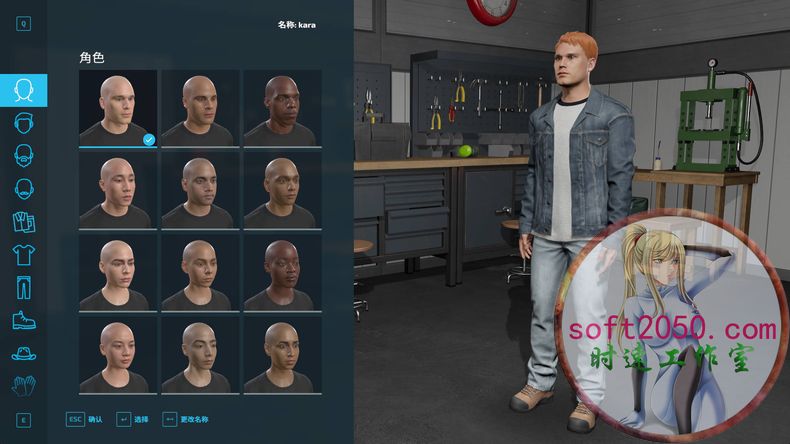Open the boots footwear tab
790x444 pixels.
point(24,320)
